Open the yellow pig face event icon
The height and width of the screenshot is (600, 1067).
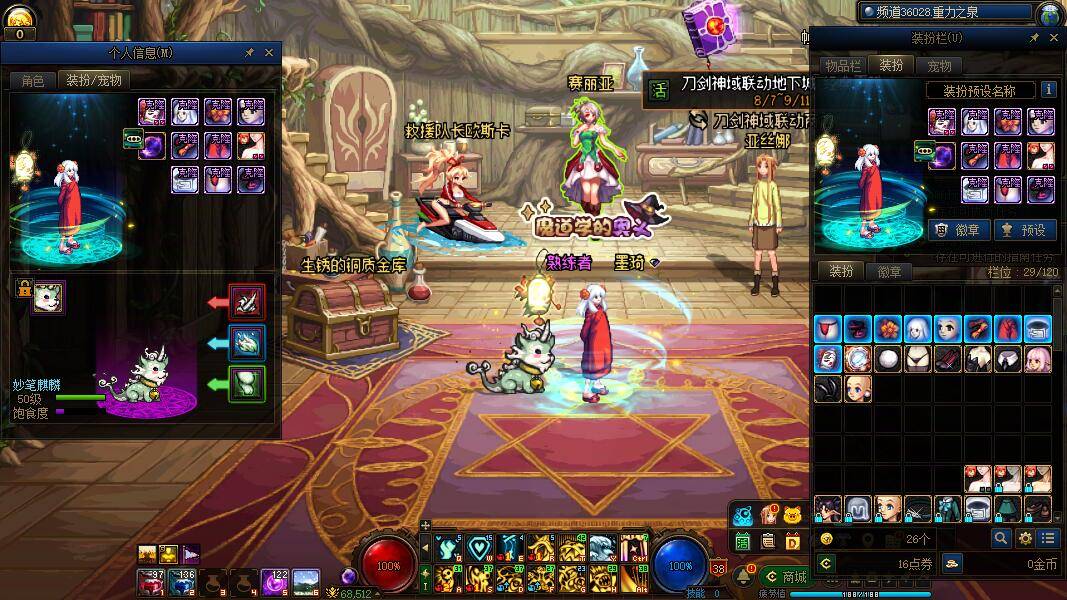pos(793,515)
